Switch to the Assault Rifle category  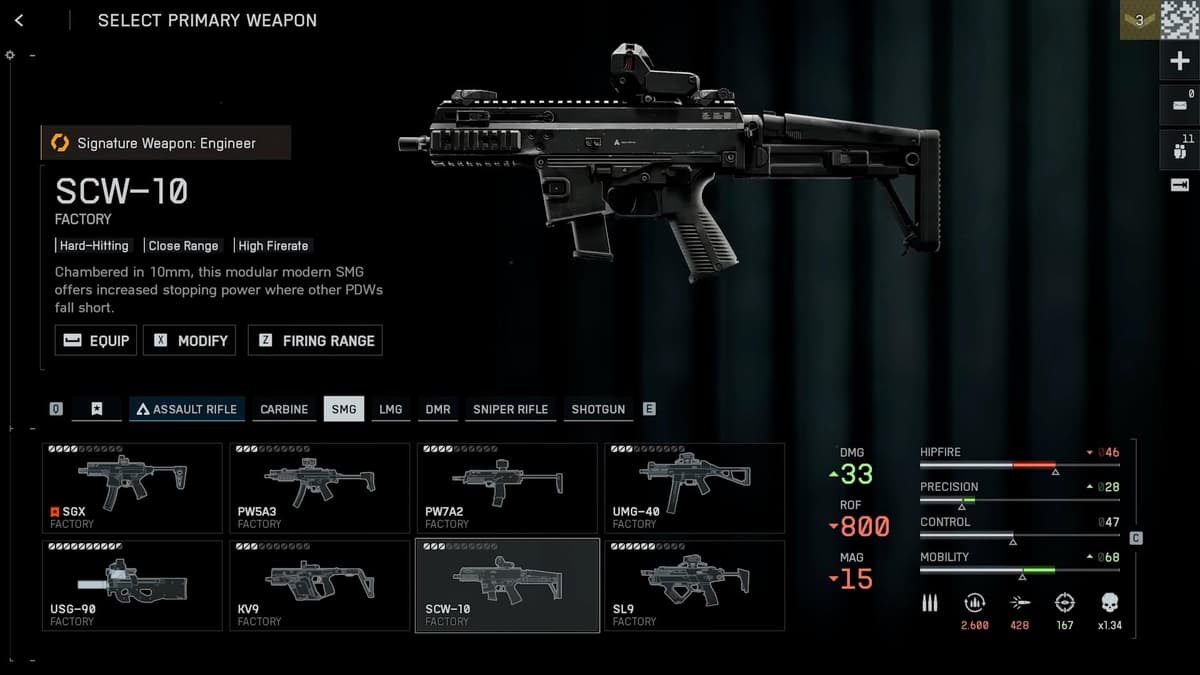187,409
